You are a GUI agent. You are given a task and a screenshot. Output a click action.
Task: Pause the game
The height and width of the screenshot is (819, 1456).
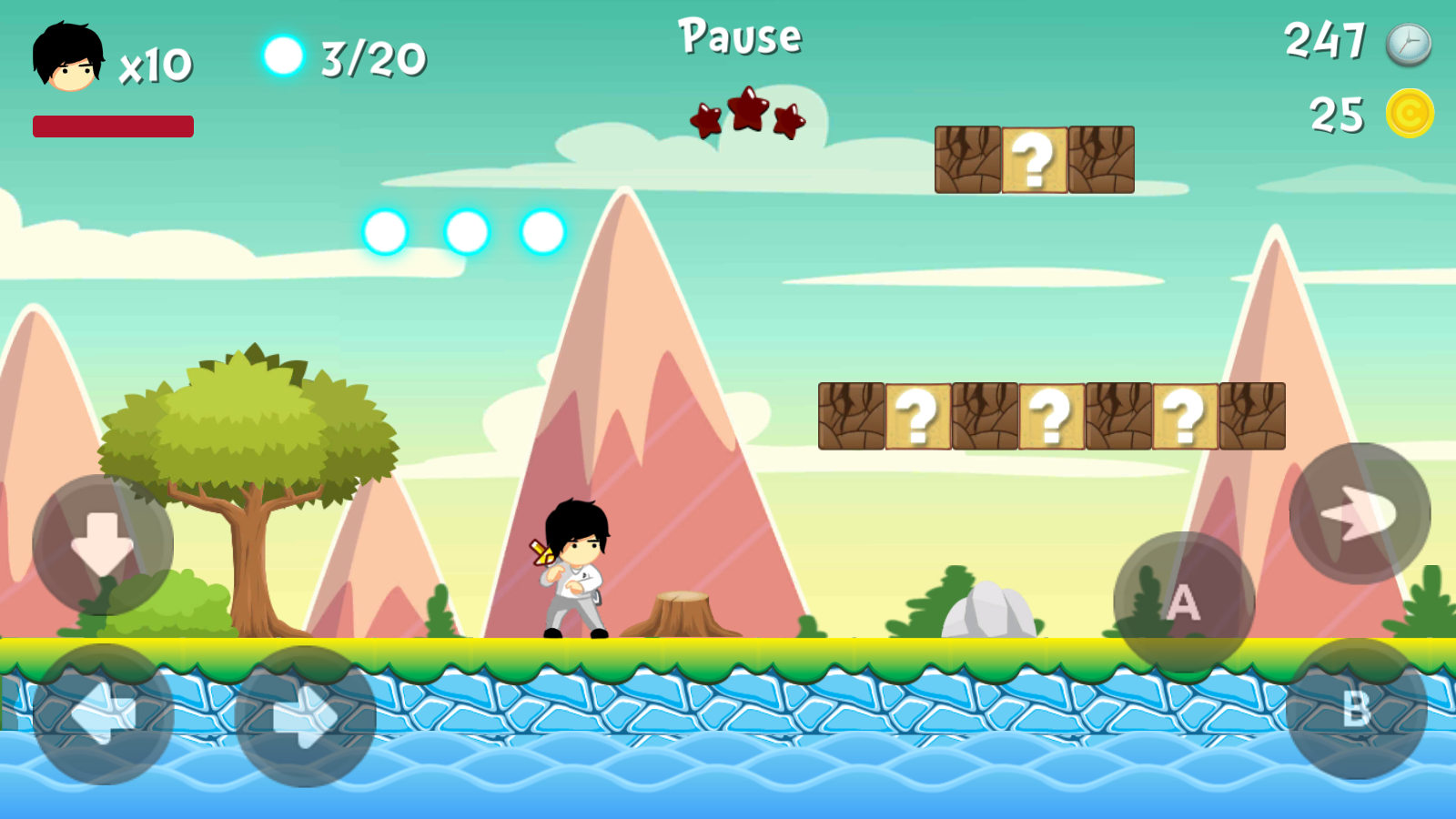[740, 37]
